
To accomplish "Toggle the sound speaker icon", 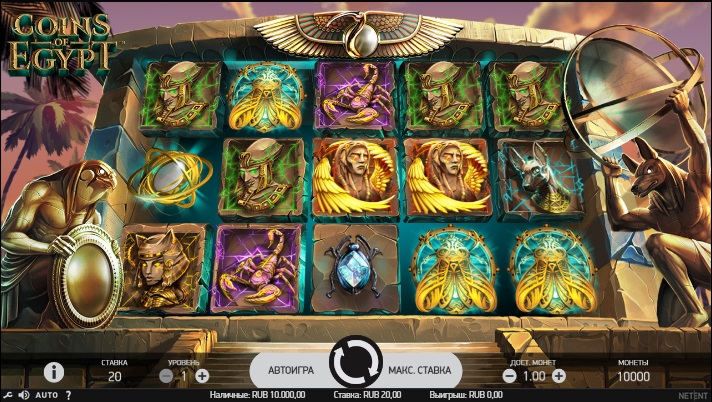I will (23, 395).
